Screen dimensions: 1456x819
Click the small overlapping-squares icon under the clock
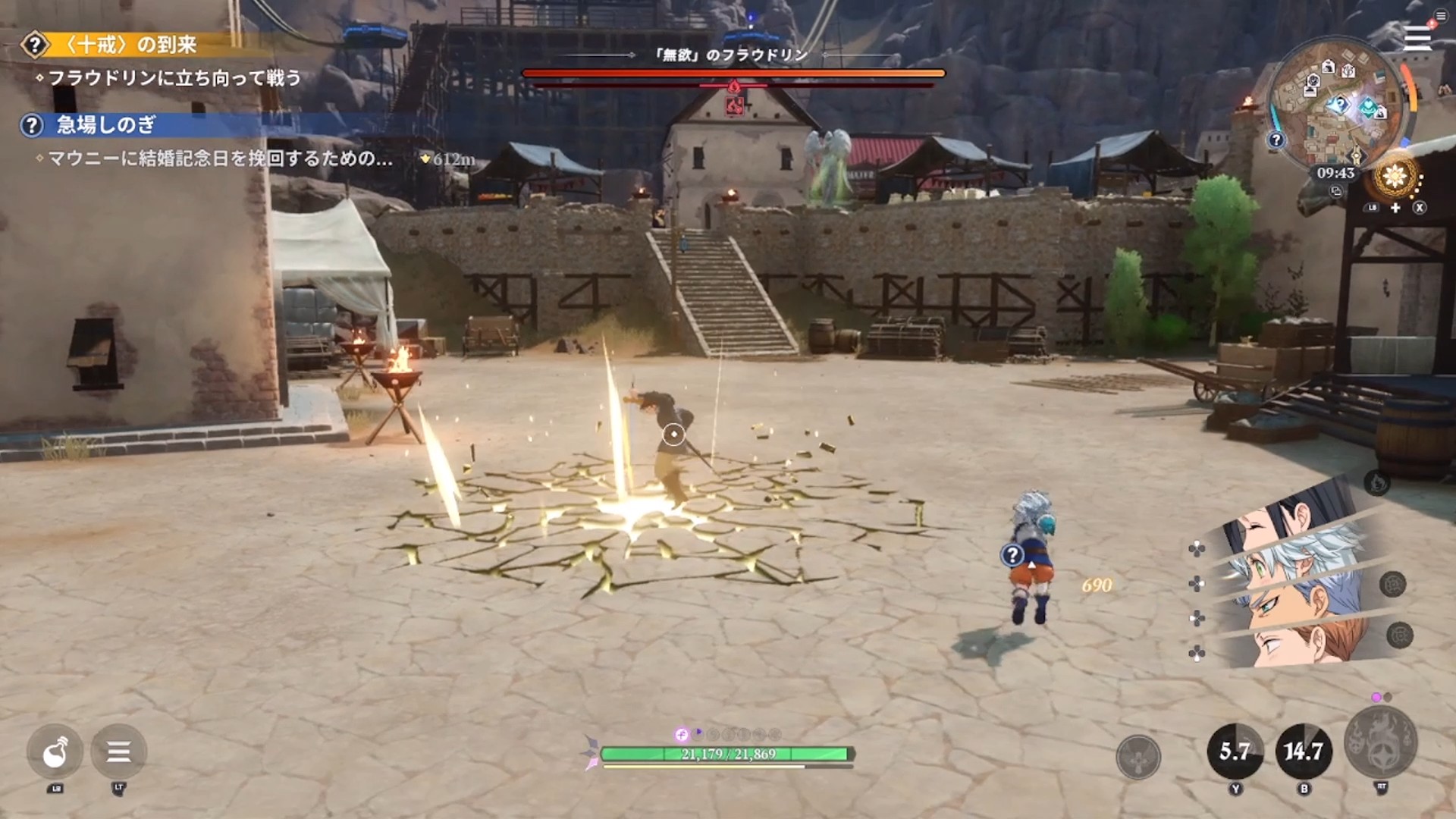[1336, 192]
